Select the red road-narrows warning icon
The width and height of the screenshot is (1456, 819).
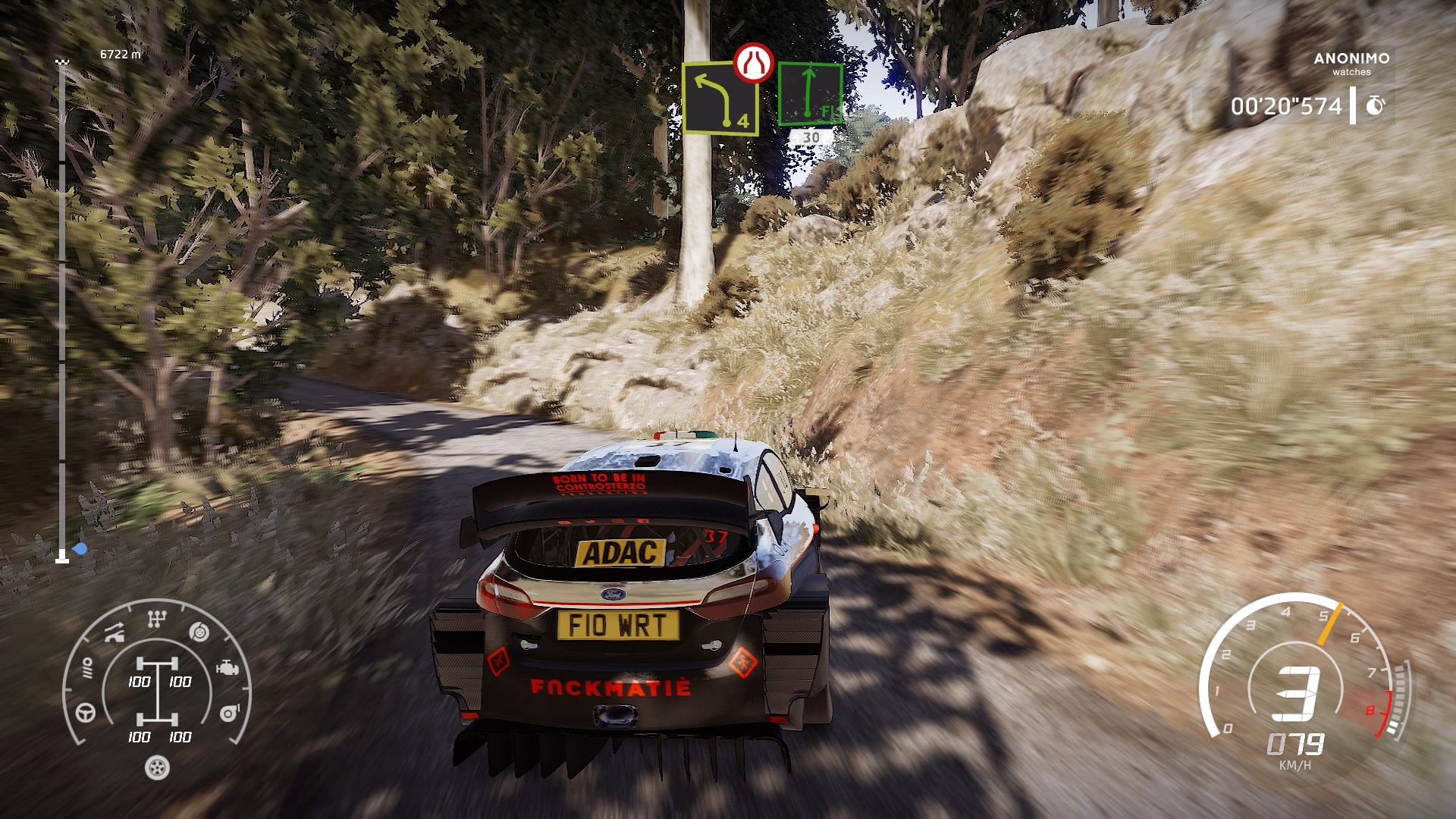tap(753, 63)
